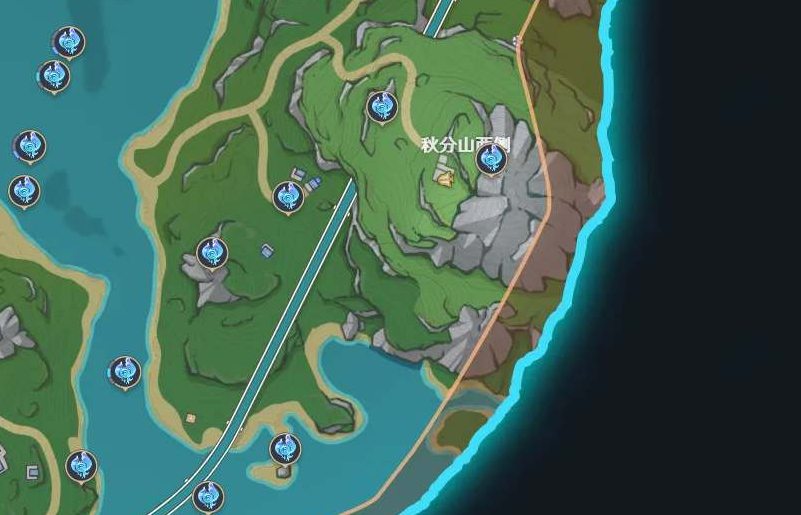Select the blue marker beside the blue-roofed houses
This screenshot has width=801, height=515.
point(288,196)
